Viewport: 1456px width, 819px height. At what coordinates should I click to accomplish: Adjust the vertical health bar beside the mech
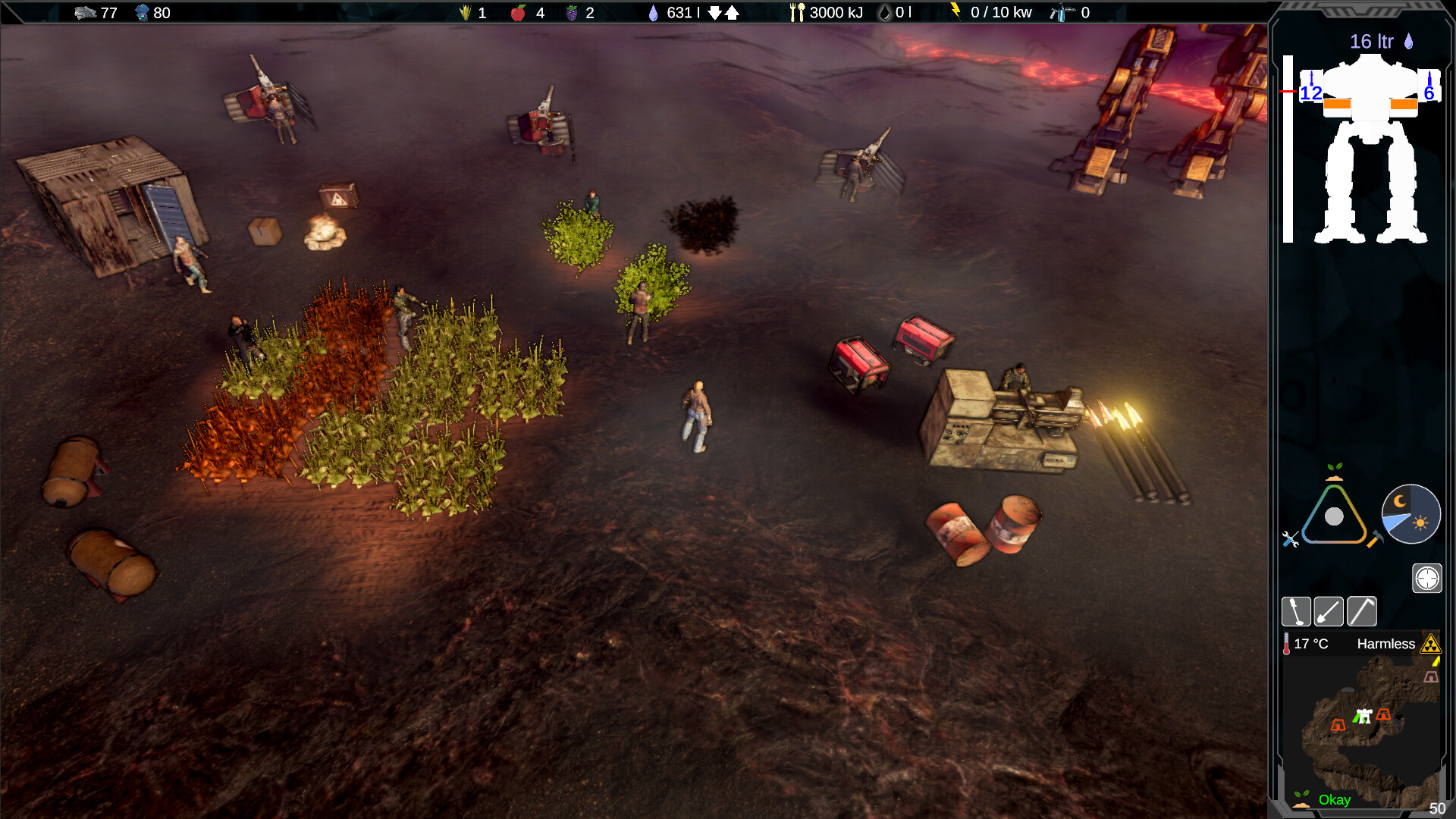[x=1288, y=148]
